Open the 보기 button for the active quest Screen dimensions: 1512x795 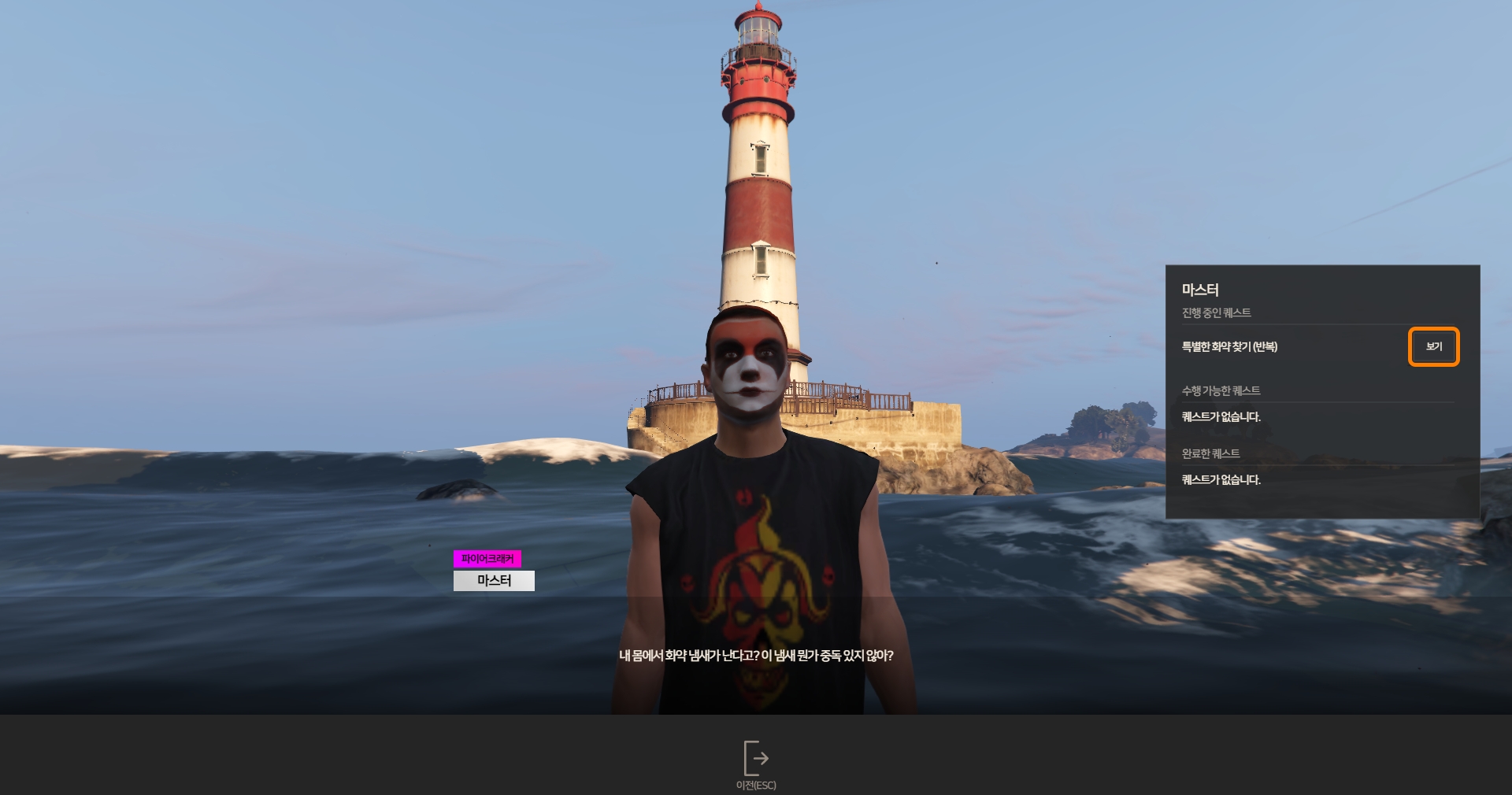pyautogui.click(x=1433, y=346)
